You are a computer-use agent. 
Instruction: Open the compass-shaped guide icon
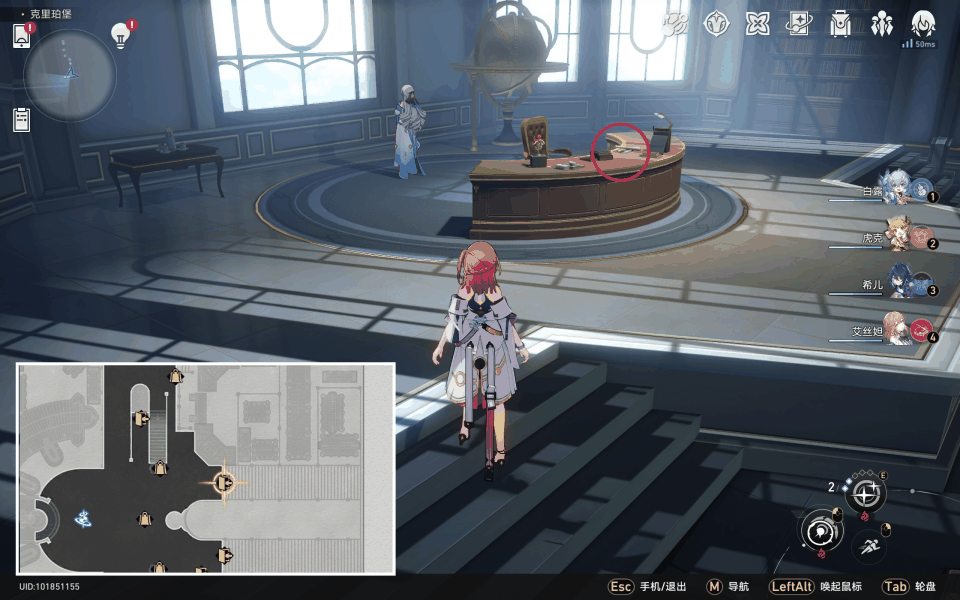click(x=716, y=24)
